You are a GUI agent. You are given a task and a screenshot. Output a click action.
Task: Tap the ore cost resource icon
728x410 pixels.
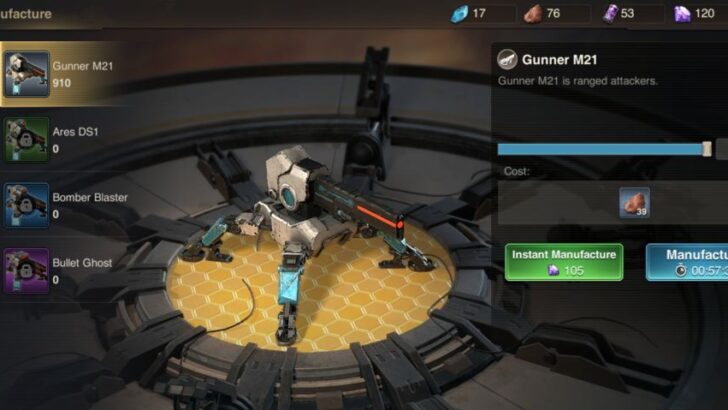click(634, 203)
